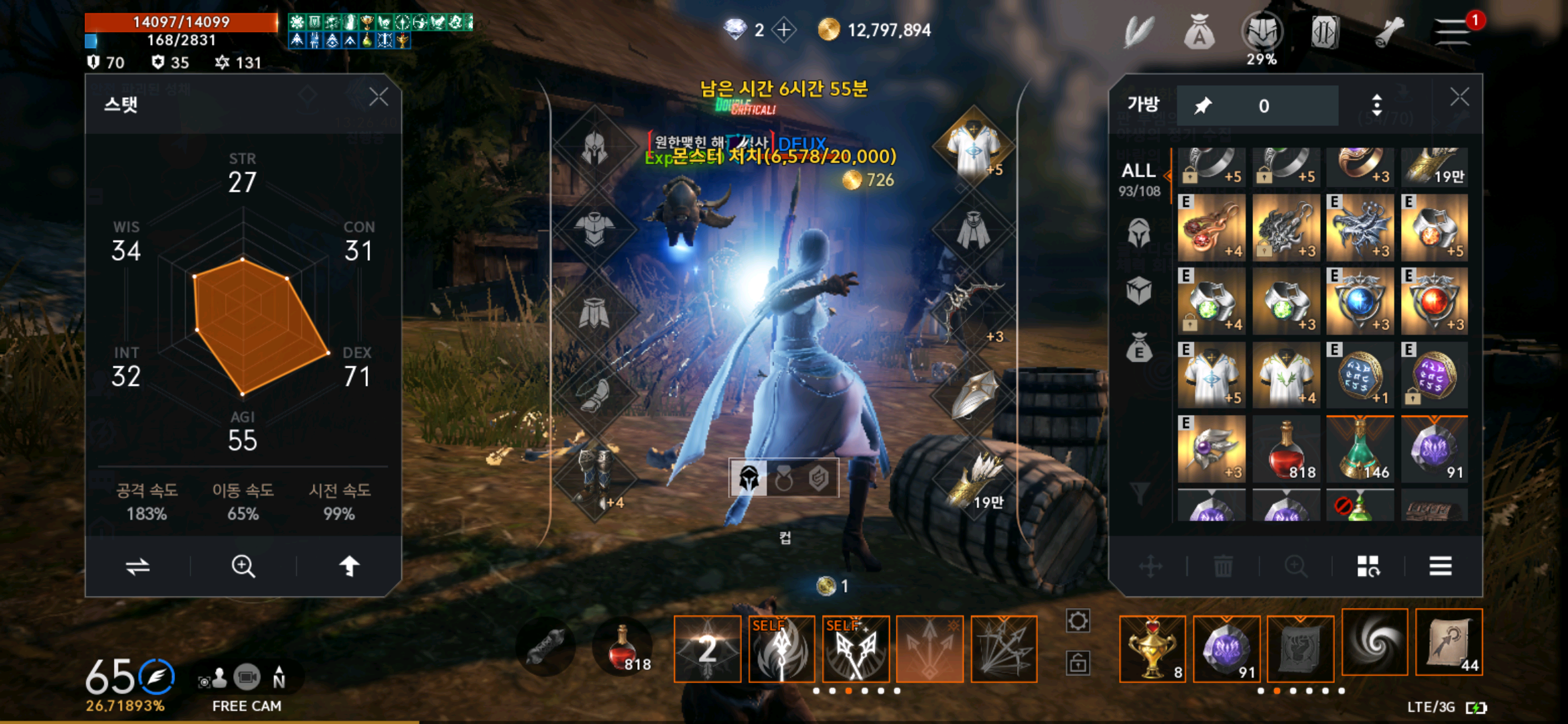Use the scroll quickslot with 44 count
This screenshot has width=1568, height=724.
click(x=1449, y=642)
